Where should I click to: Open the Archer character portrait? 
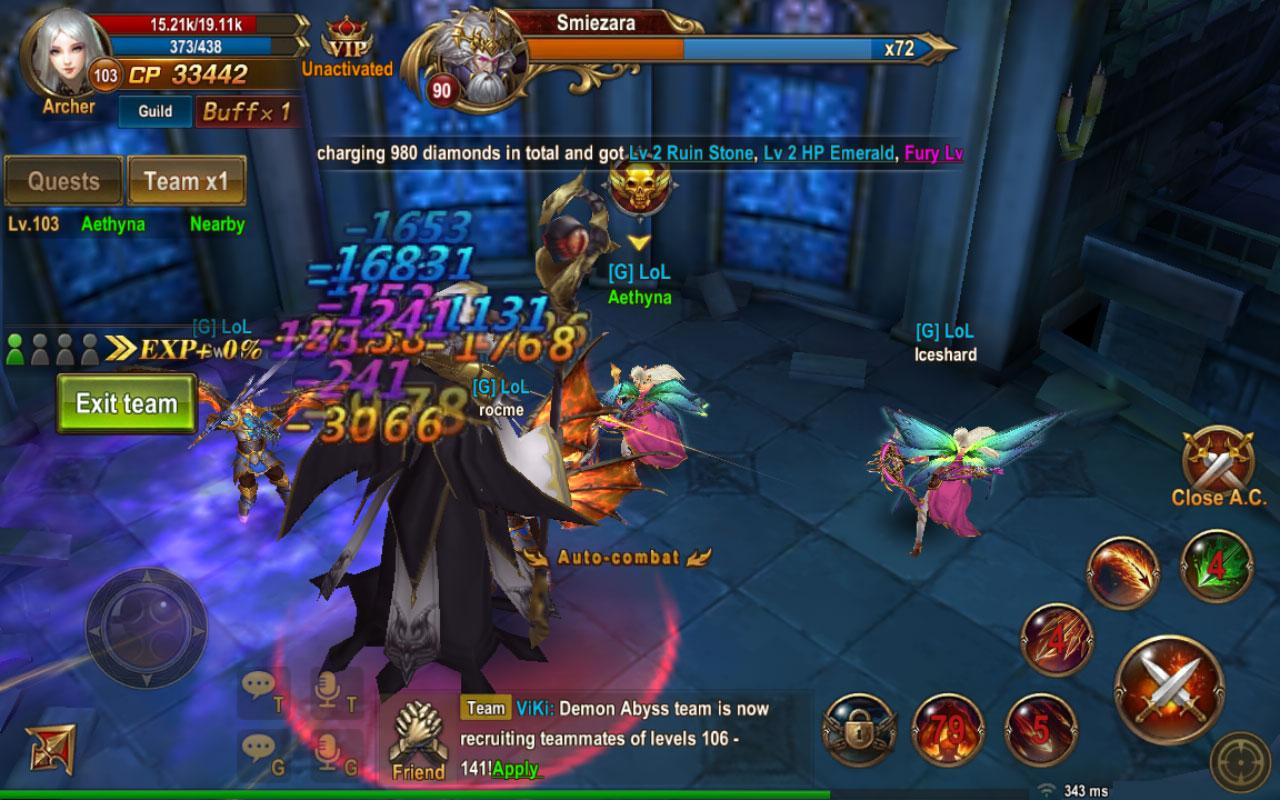(x=68, y=55)
